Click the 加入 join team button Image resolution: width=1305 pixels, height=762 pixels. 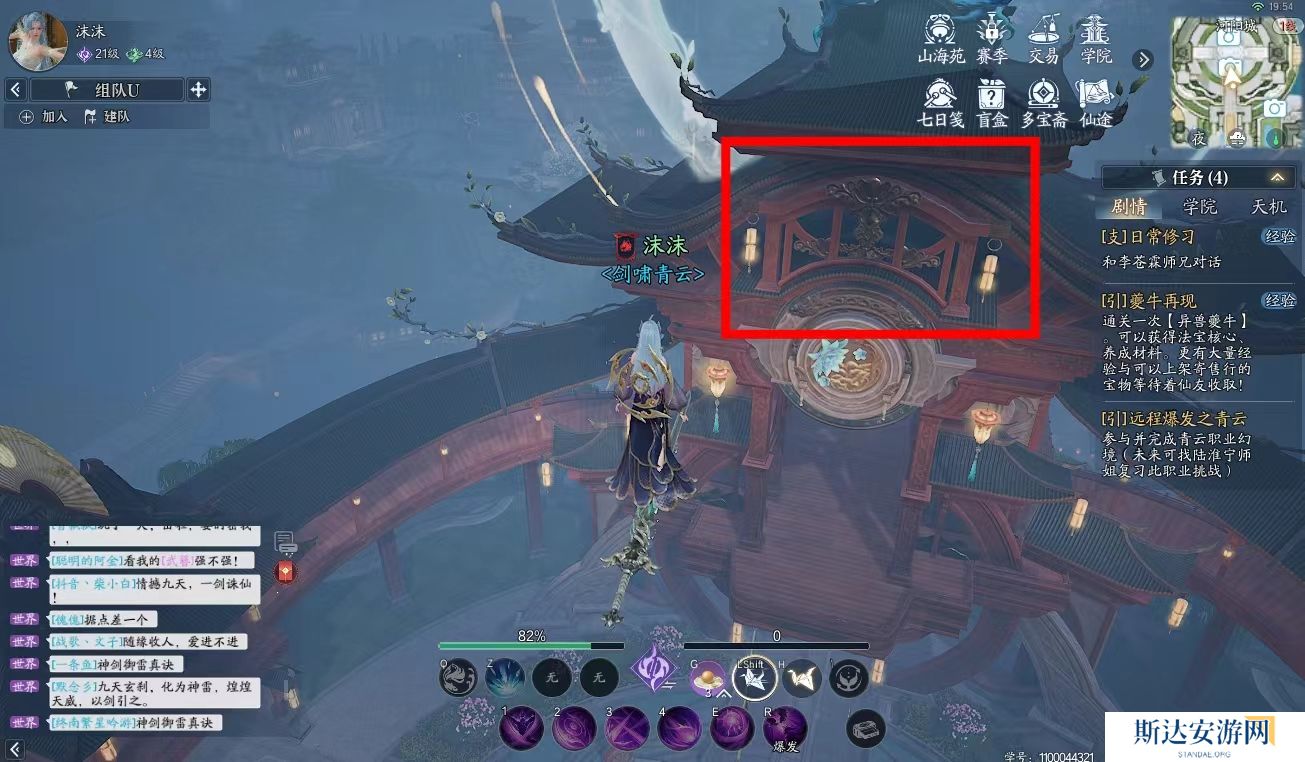44,117
